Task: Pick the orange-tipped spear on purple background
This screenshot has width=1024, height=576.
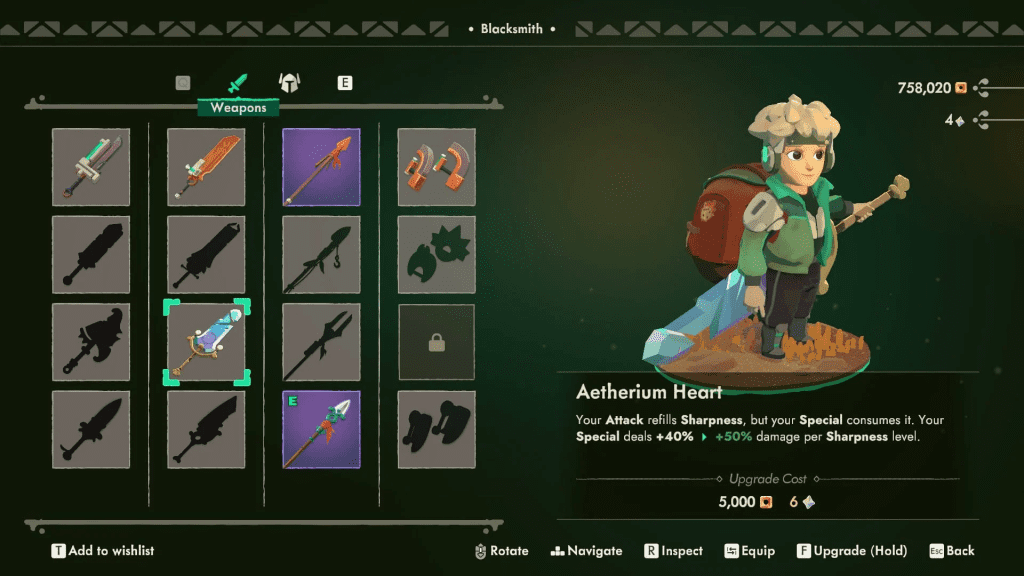Action: coord(321,167)
